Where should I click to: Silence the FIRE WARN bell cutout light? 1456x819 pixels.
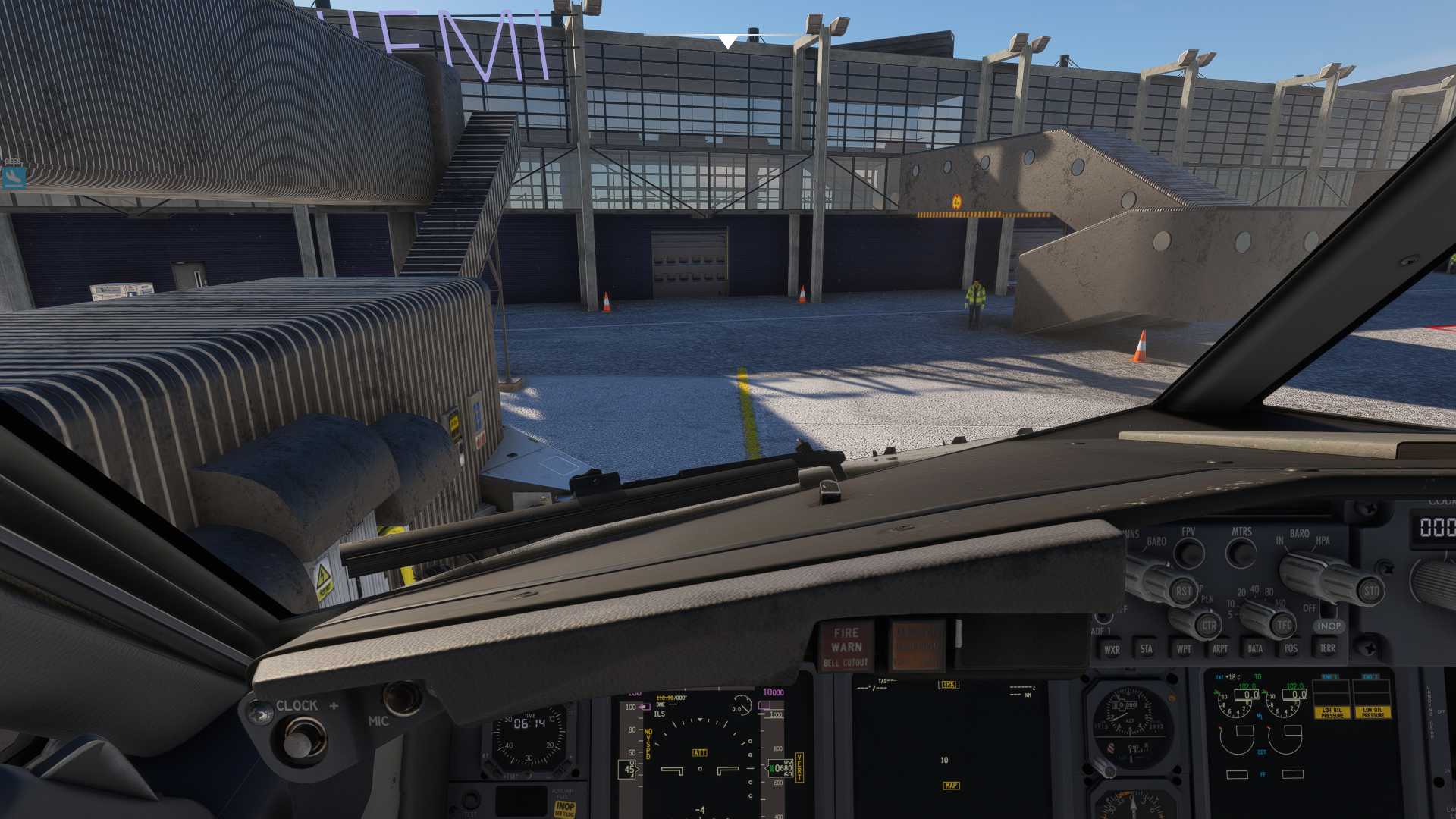coord(846,647)
